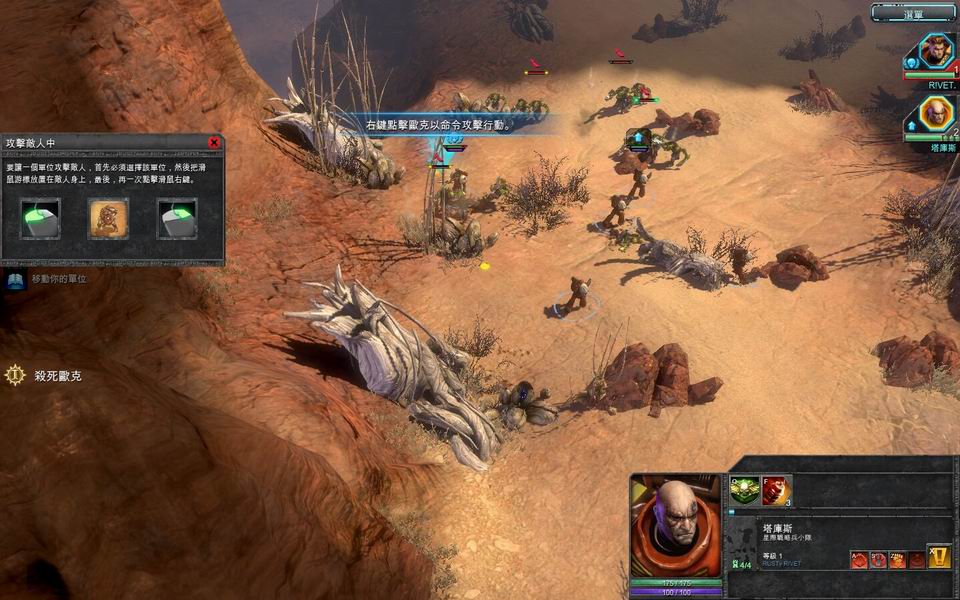960x600 pixels.
Task: Click 塔庫斯's large bald portrait
Action: click(676, 526)
